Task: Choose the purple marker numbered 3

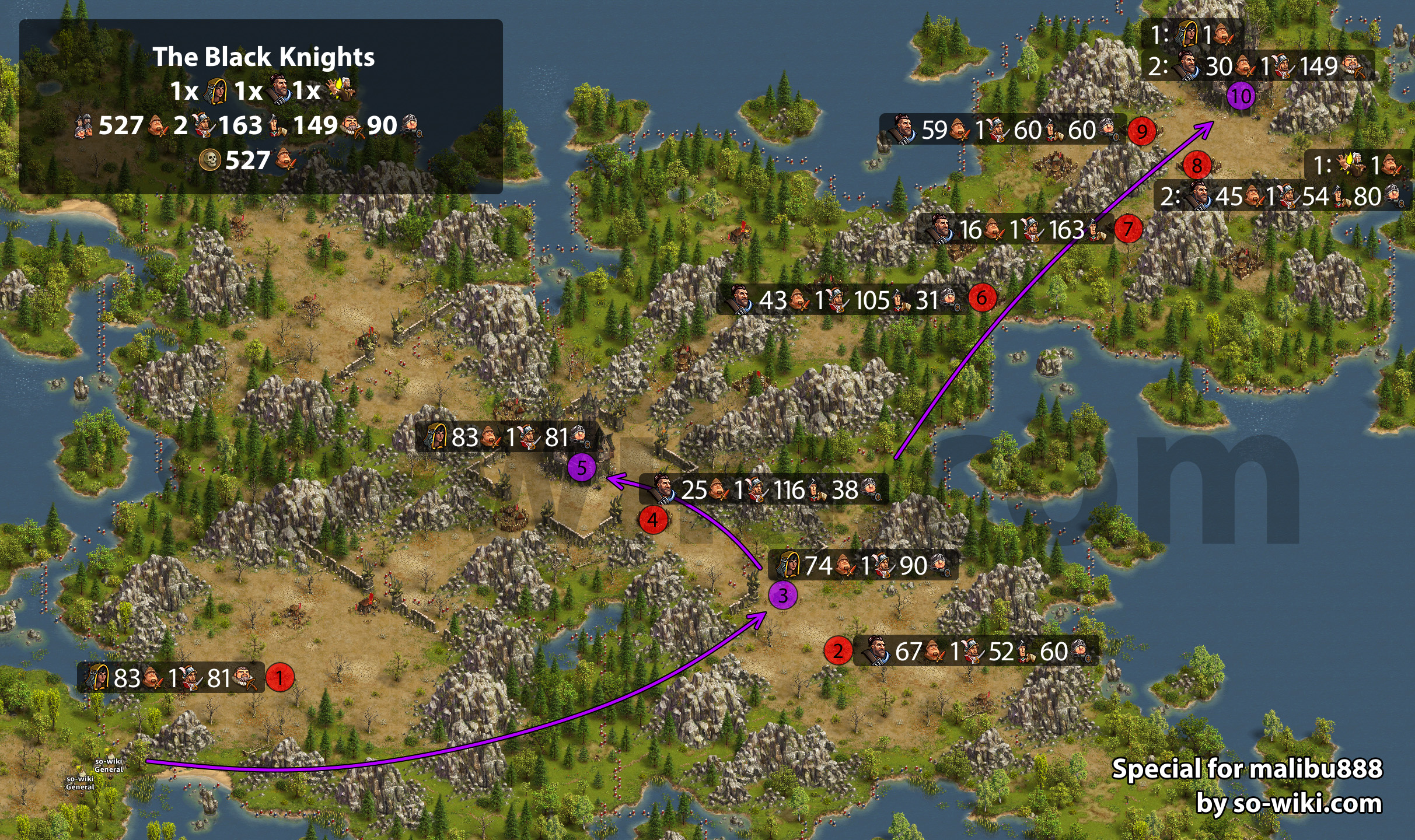Action: point(782,596)
